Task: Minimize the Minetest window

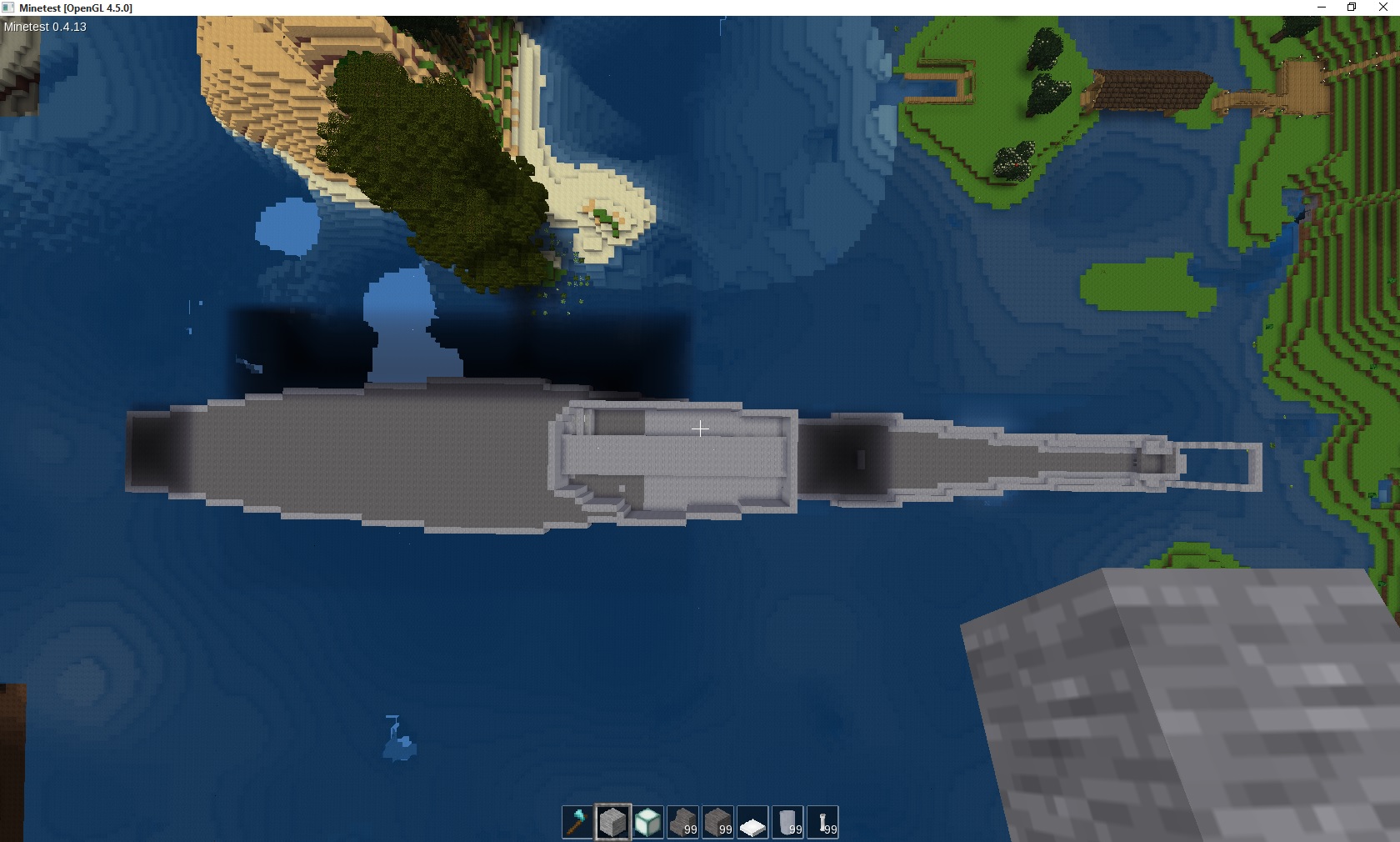Action: click(x=1320, y=8)
